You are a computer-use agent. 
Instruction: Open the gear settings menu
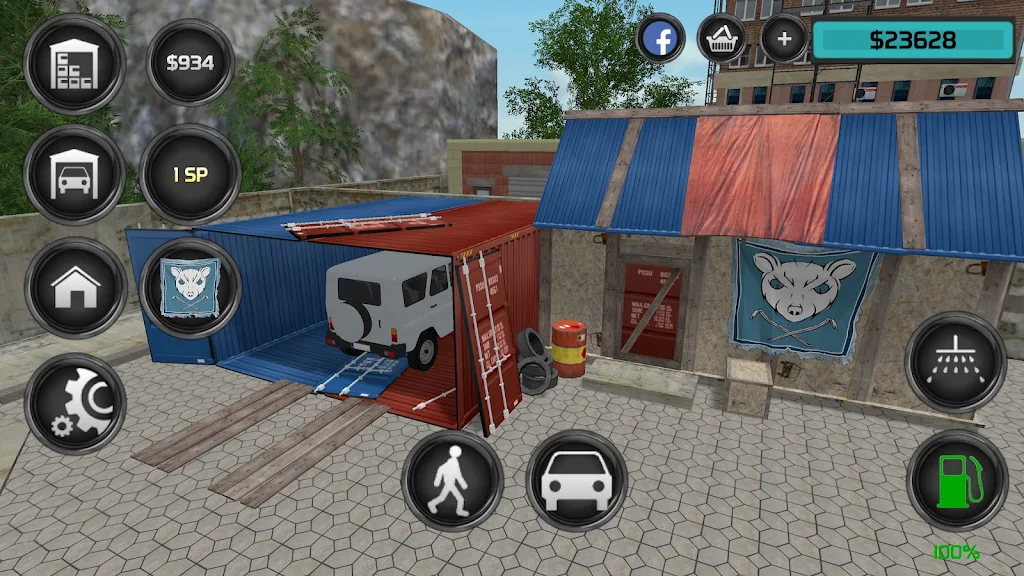coord(75,403)
